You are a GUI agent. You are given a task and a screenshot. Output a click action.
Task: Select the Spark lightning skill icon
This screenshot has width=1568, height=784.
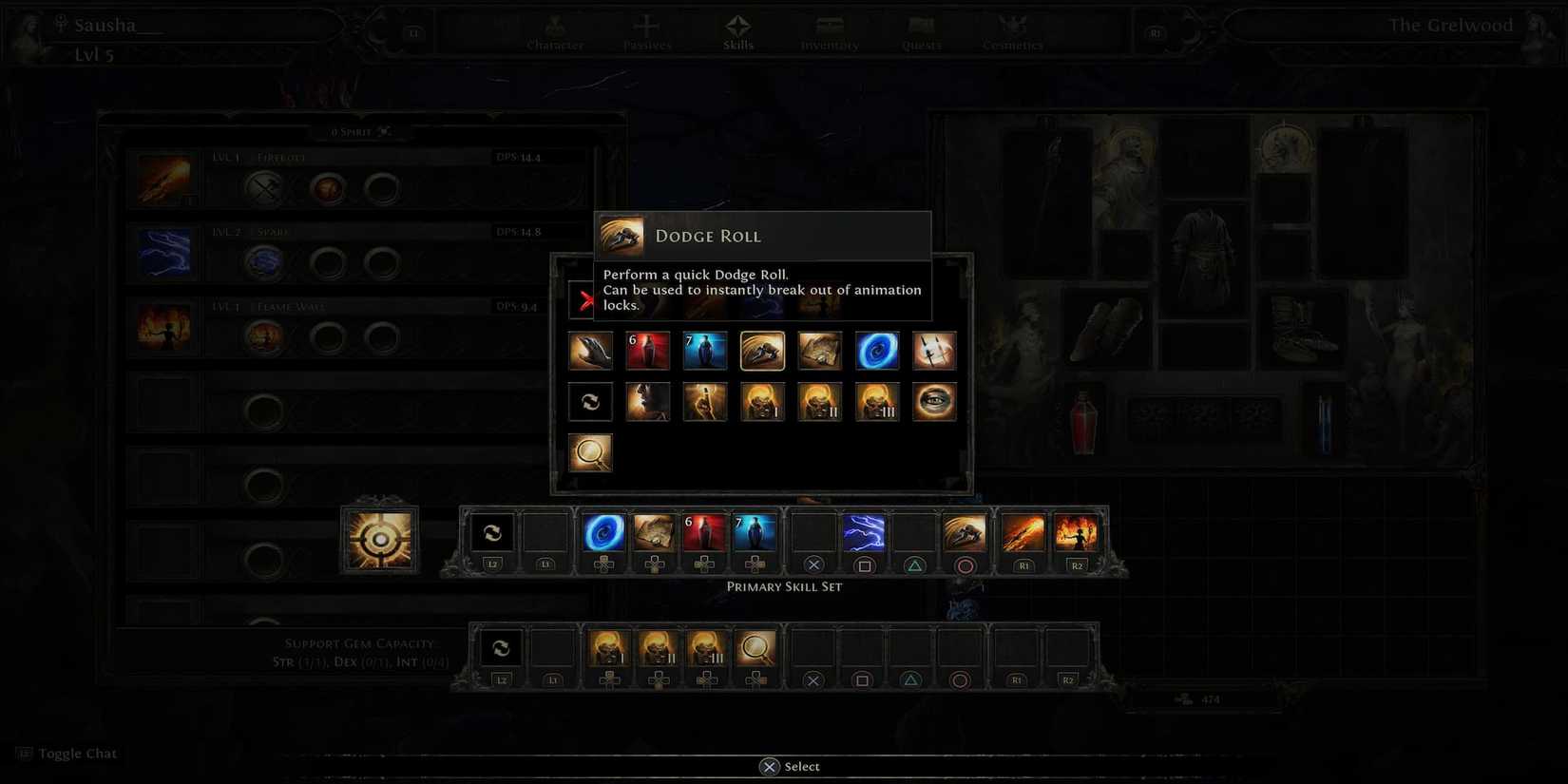click(163, 253)
